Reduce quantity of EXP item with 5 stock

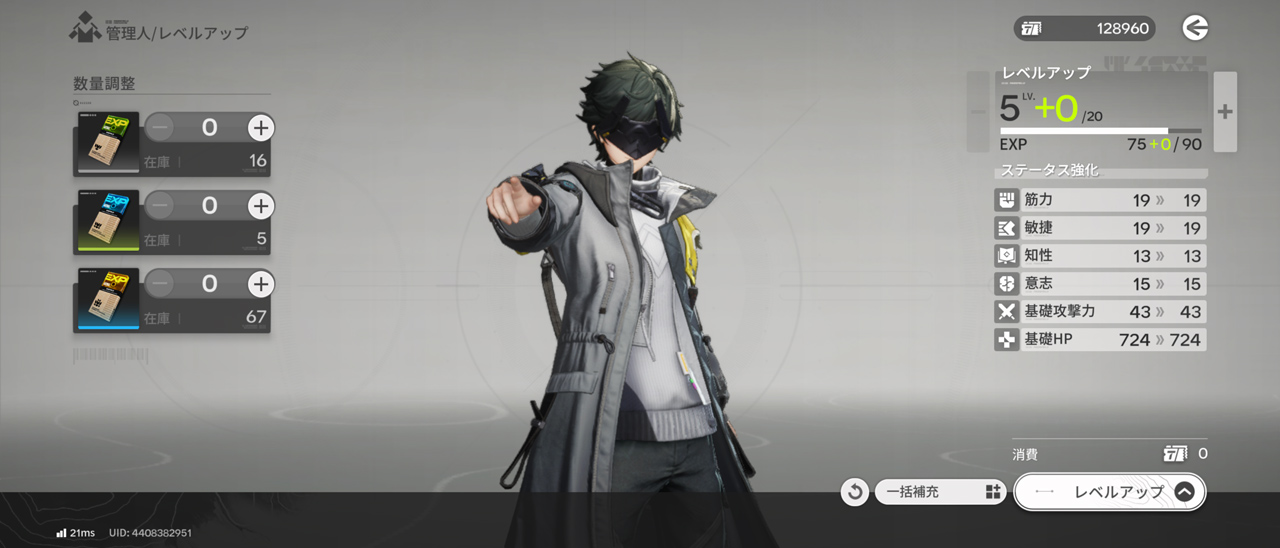click(160, 206)
